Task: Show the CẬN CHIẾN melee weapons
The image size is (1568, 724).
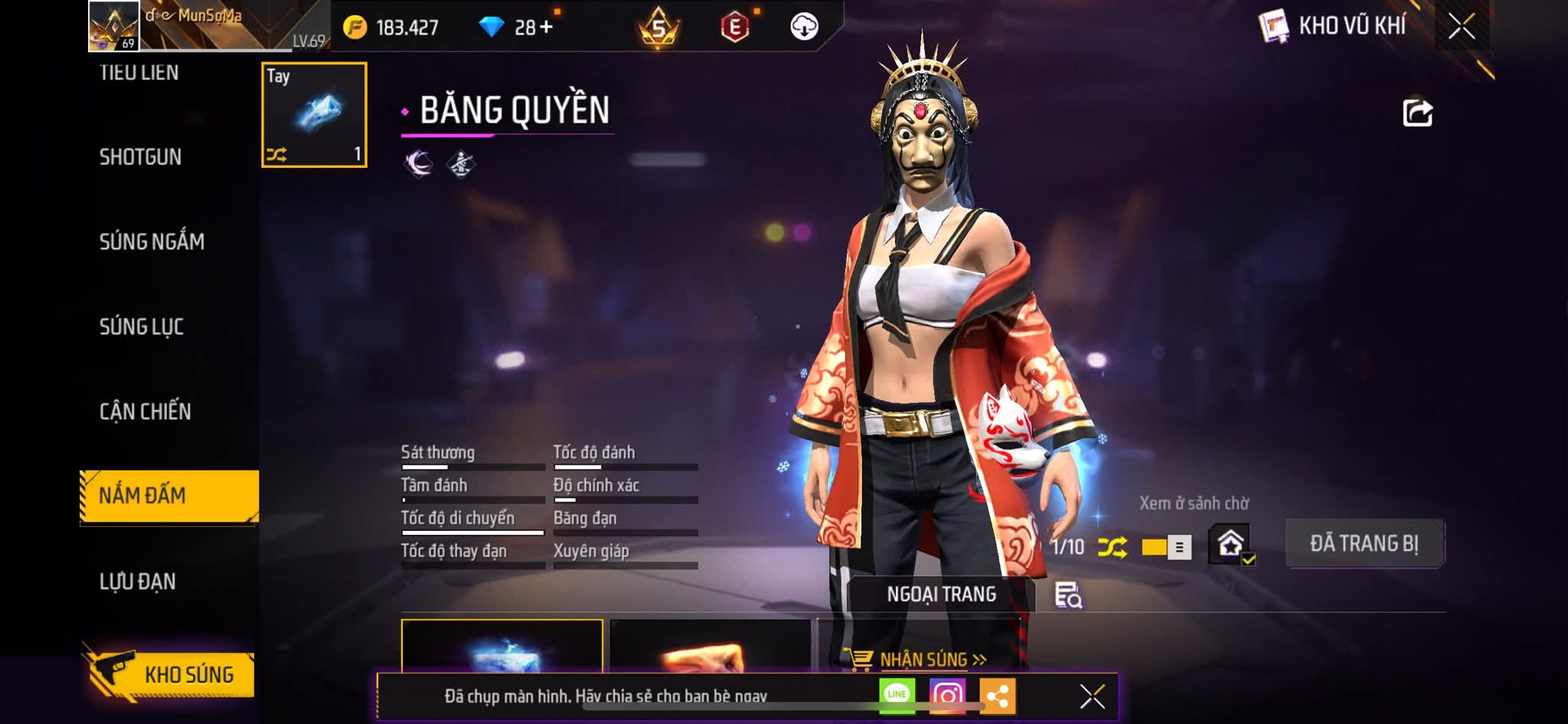Action: (x=145, y=411)
